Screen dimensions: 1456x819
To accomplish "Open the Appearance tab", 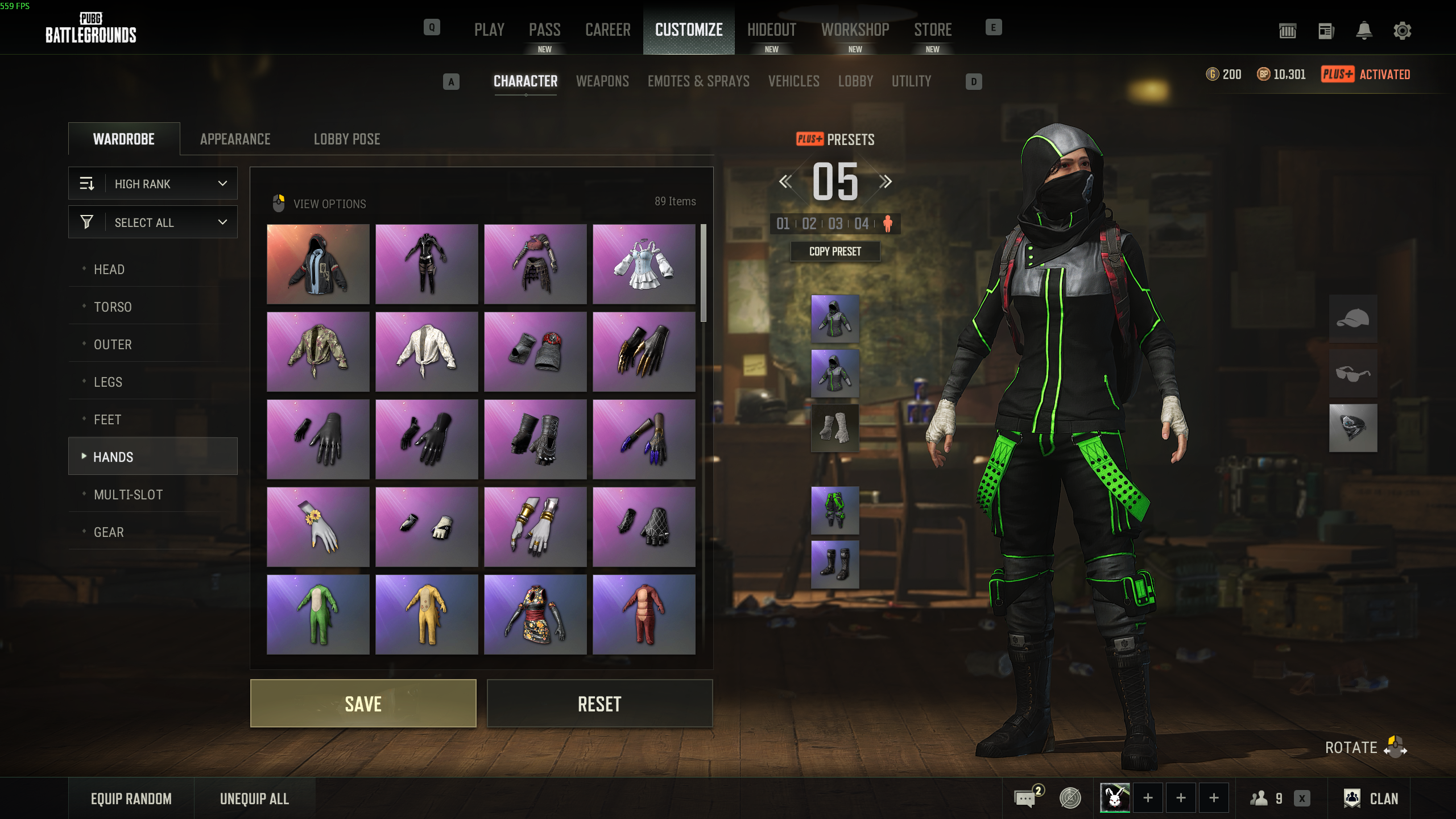I will (x=235, y=139).
